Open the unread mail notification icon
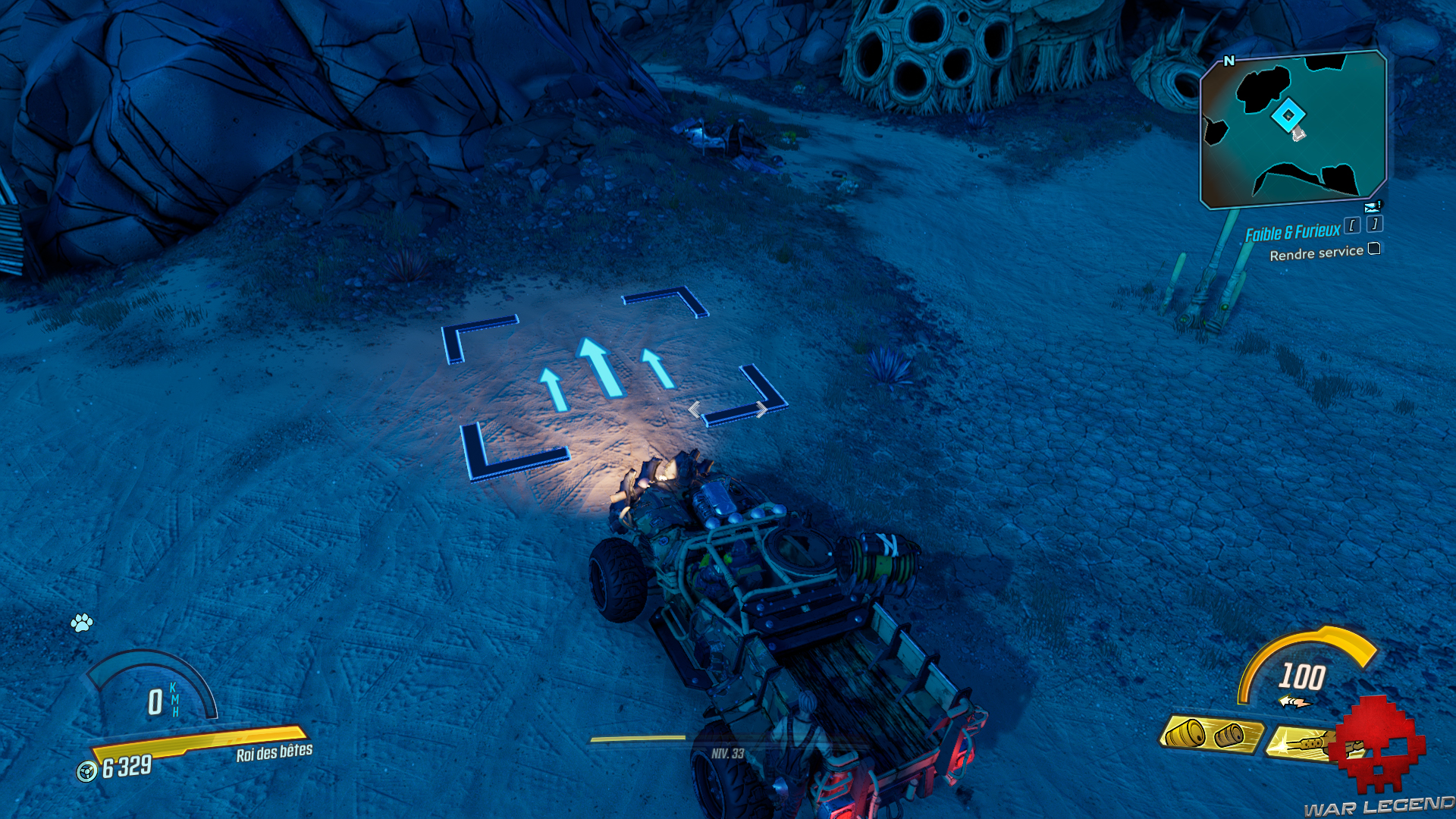Screen dimensions: 1456x819 click(1372, 207)
